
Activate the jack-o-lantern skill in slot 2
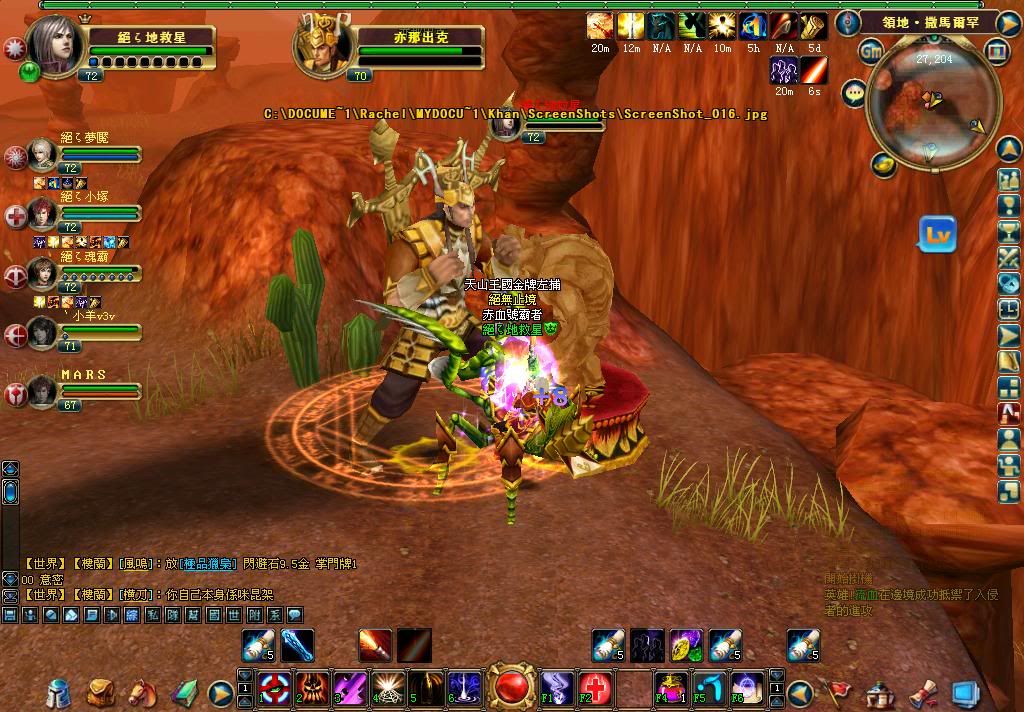click(311, 688)
